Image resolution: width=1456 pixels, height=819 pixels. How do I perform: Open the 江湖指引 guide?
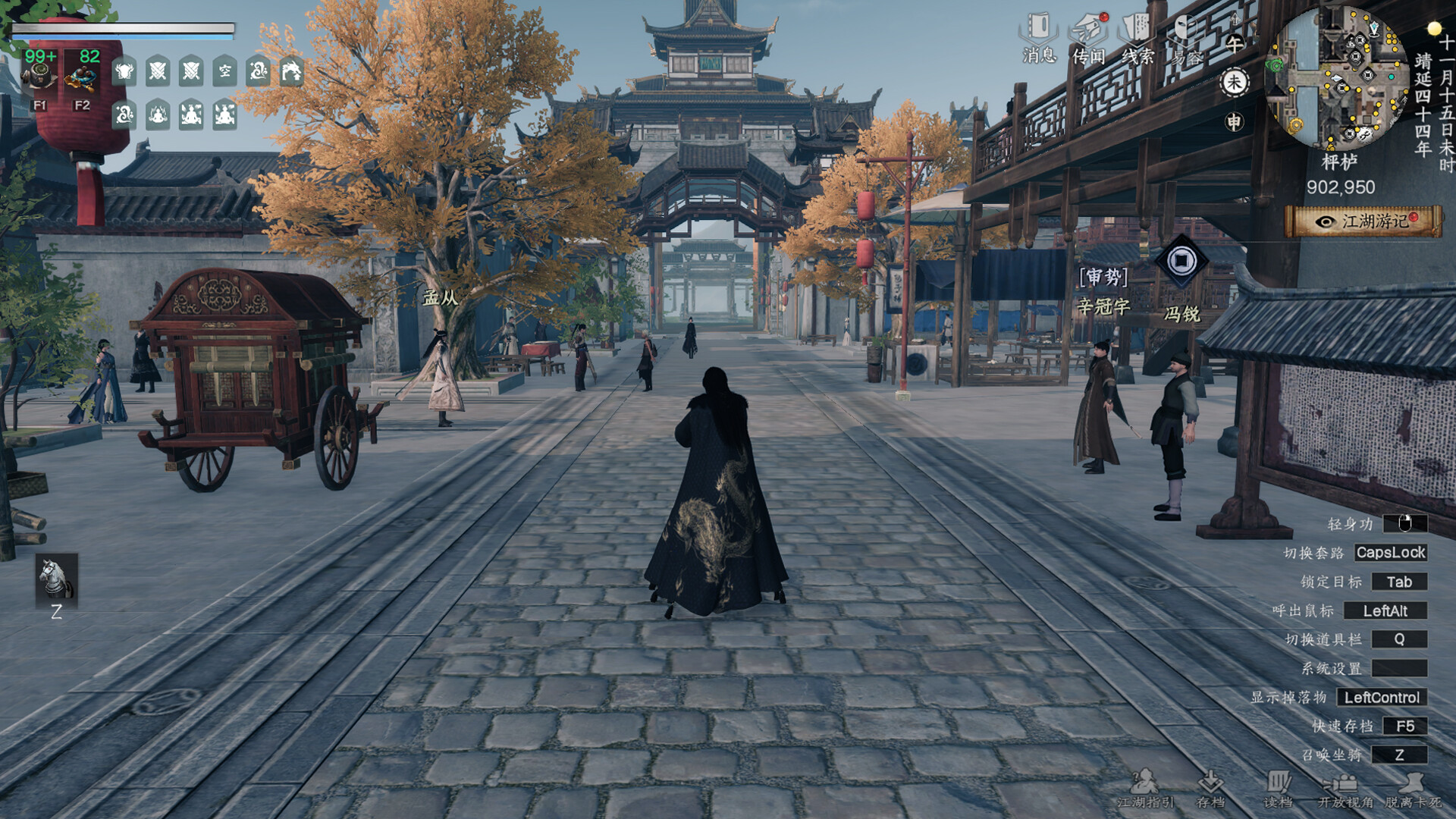(x=1145, y=789)
